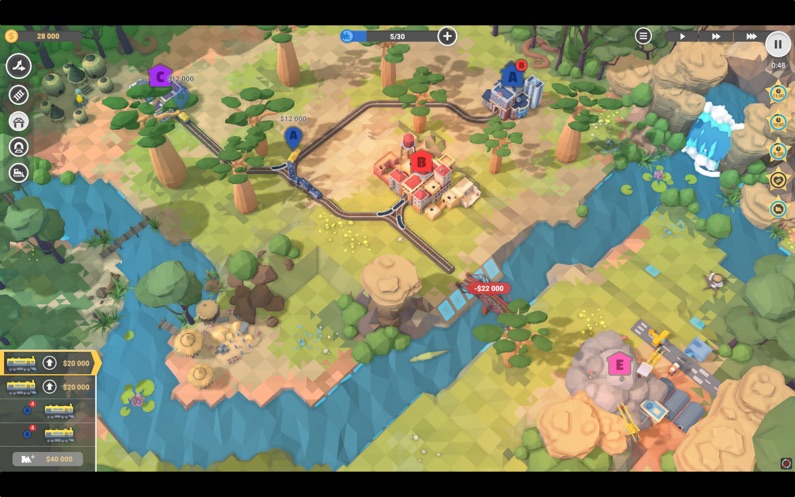This screenshot has width=795, height=497.
Task: Pause the game
Action: pyautogui.click(x=777, y=43)
